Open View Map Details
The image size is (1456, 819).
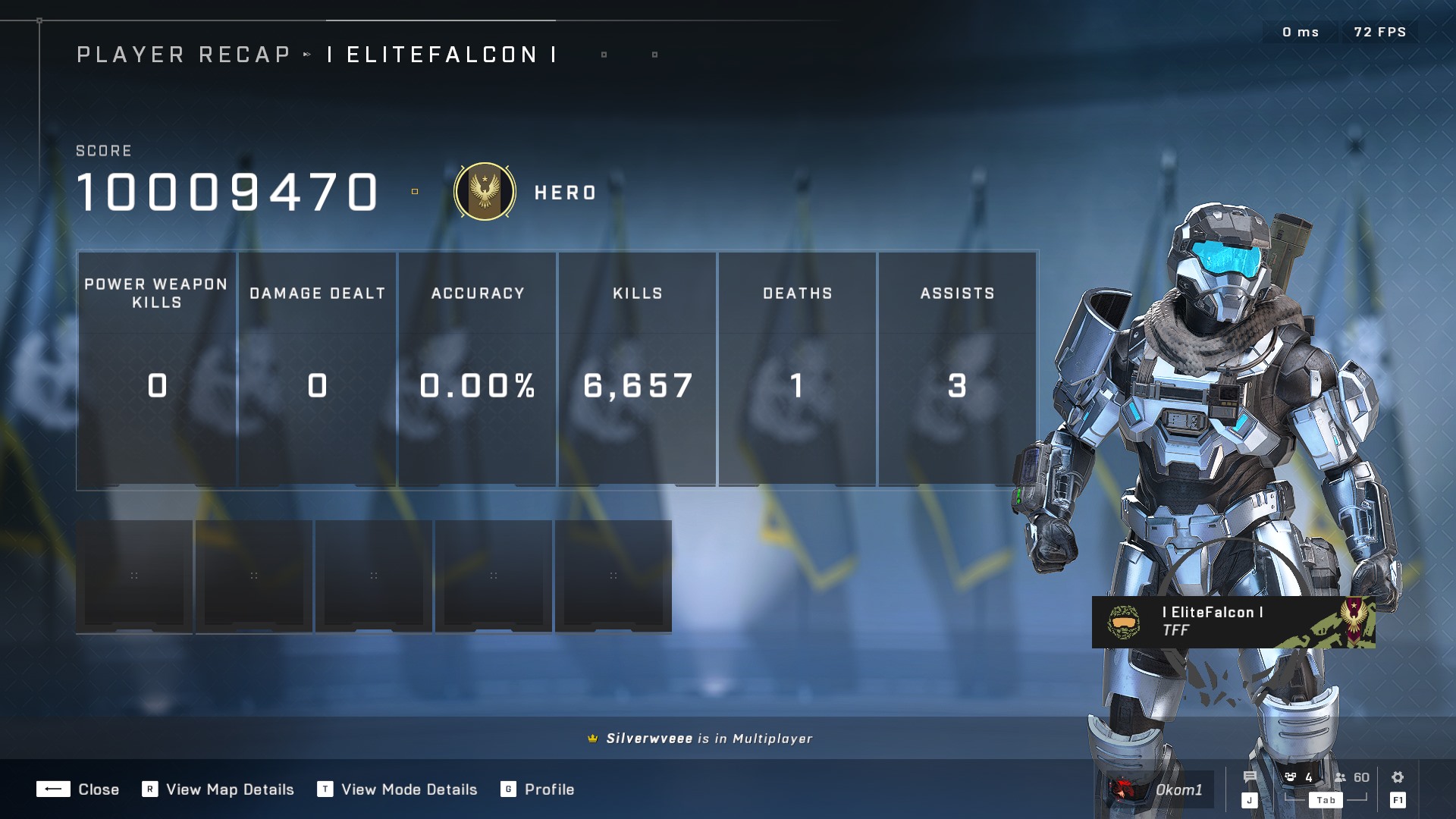tap(218, 789)
